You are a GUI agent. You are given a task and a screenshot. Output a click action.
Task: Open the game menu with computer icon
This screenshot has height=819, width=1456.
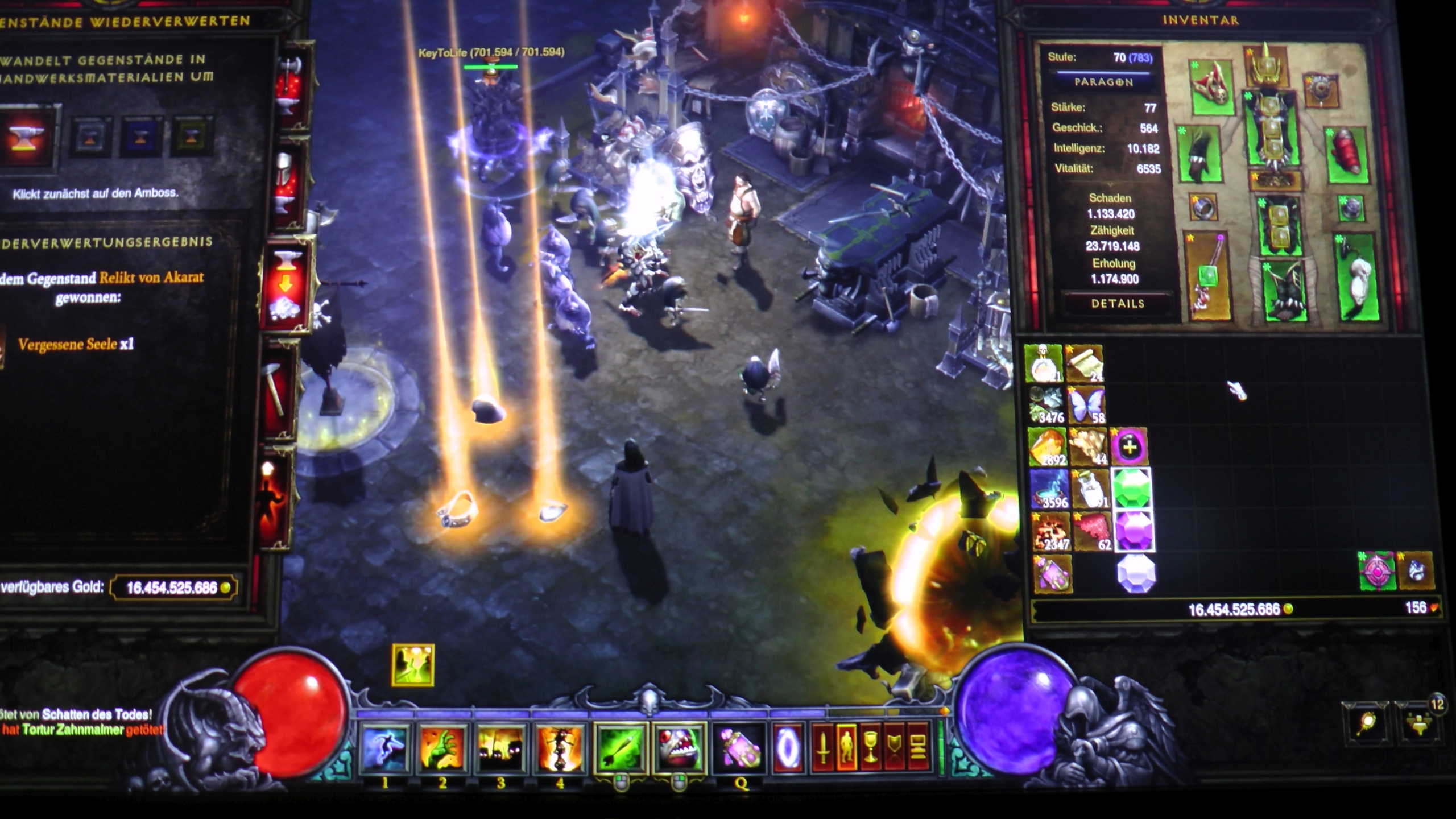coord(918,747)
